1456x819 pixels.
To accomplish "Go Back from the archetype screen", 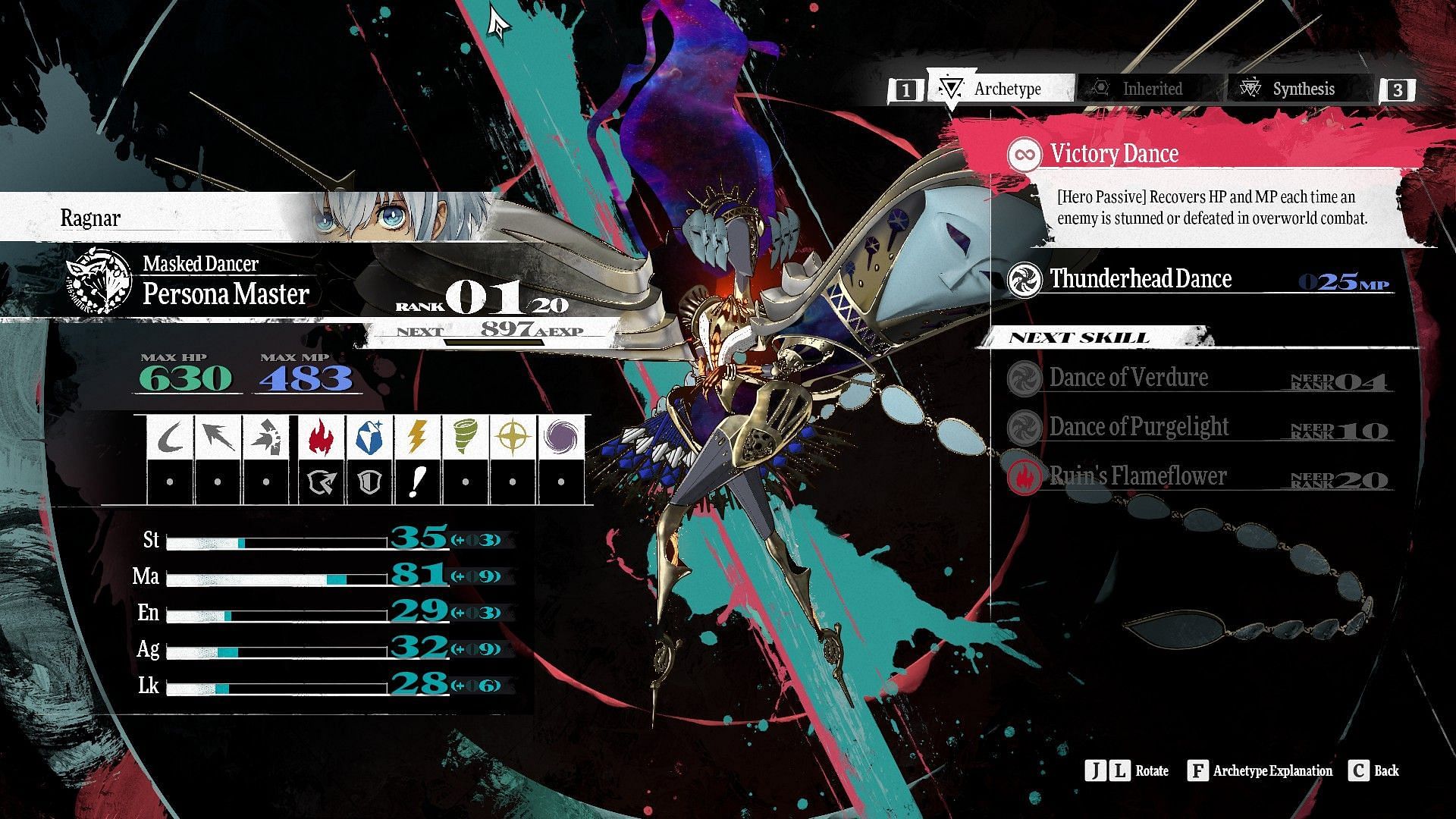I will coord(1374,771).
